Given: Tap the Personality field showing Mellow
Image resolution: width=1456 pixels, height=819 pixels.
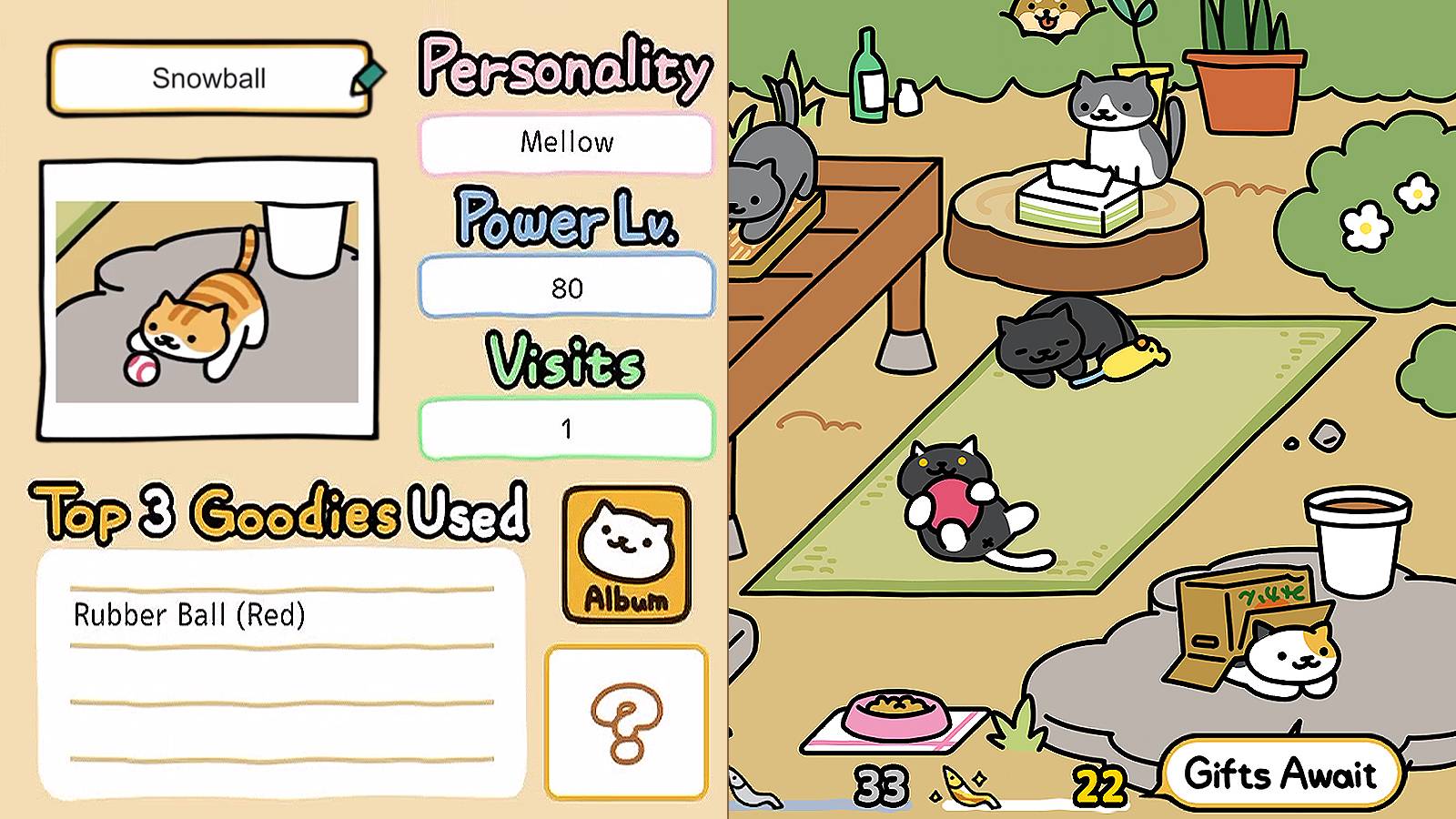Looking at the screenshot, I should coord(566,142).
